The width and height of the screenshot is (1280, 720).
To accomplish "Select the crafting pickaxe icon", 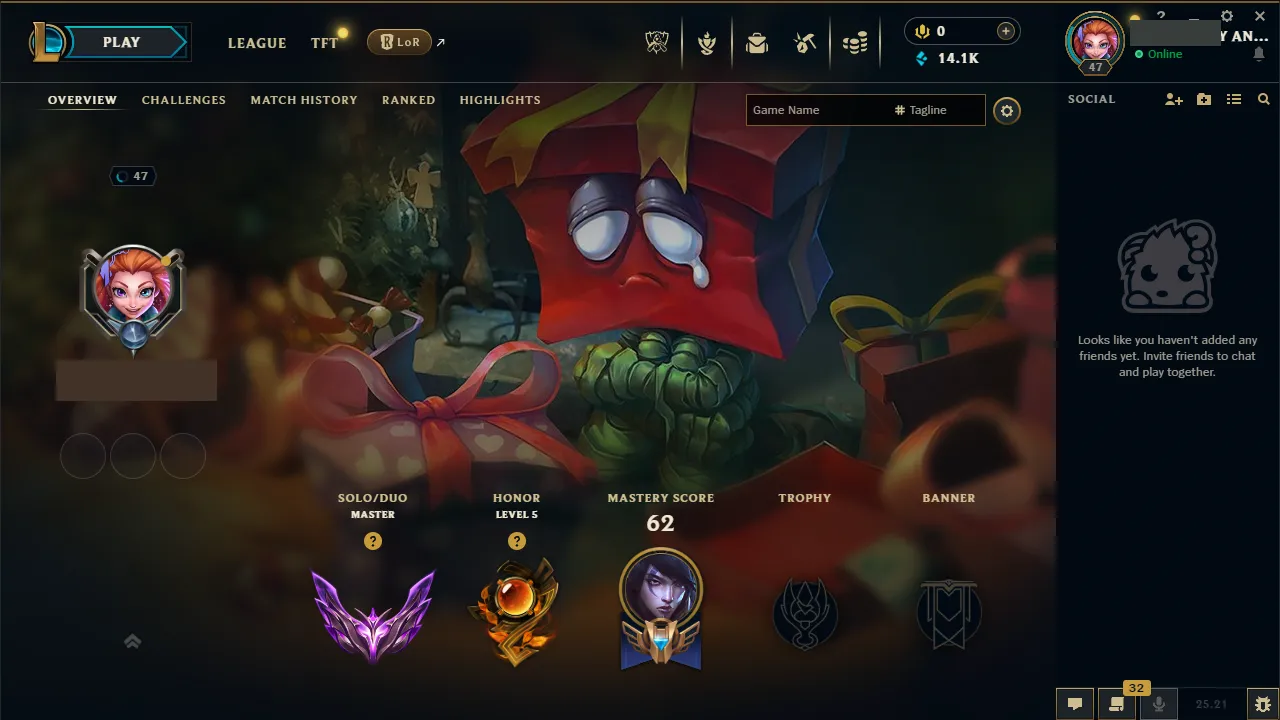I will click(x=805, y=41).
